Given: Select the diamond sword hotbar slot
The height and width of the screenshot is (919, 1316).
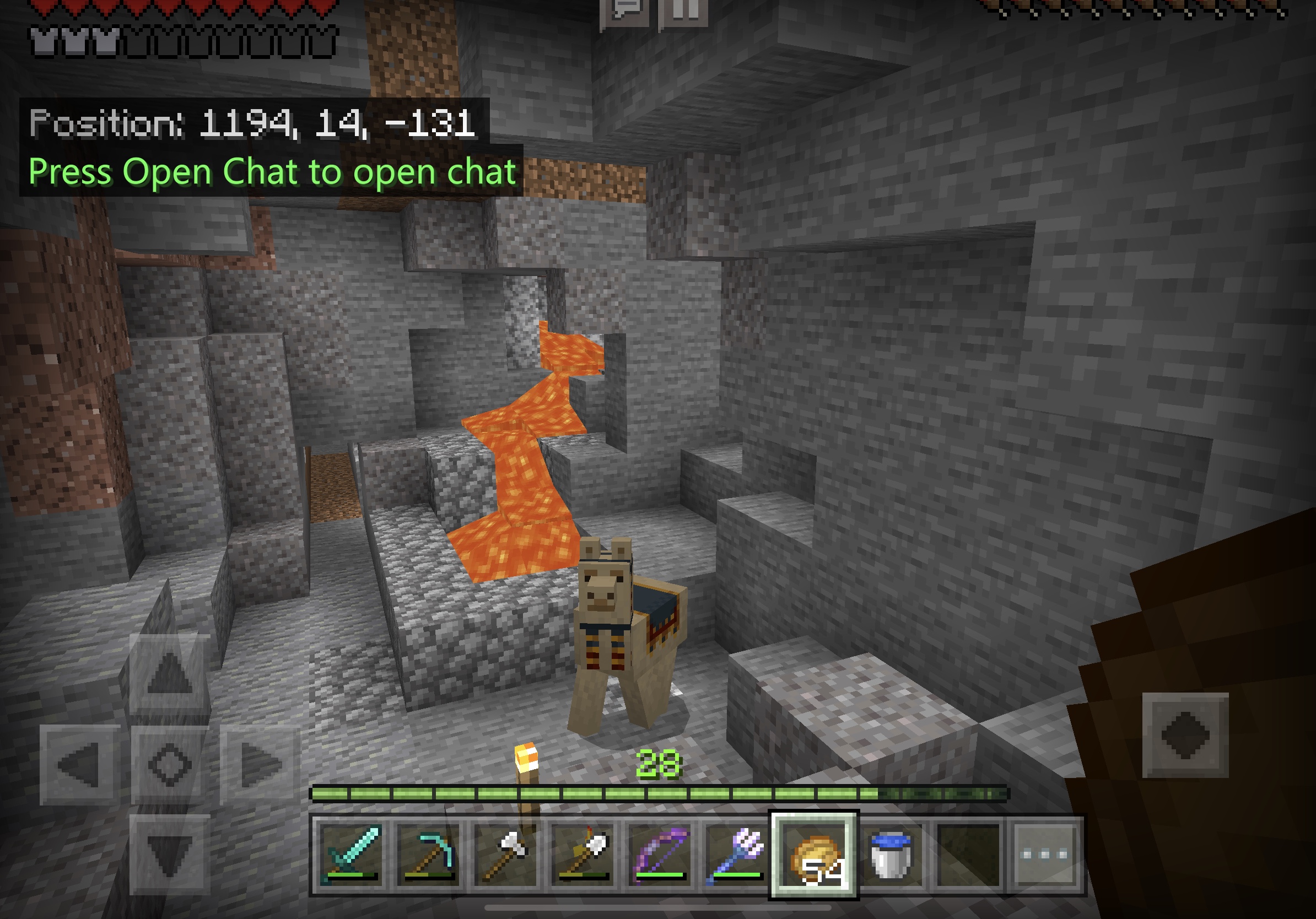Looking at the screenshot, I should coord(351,854).
